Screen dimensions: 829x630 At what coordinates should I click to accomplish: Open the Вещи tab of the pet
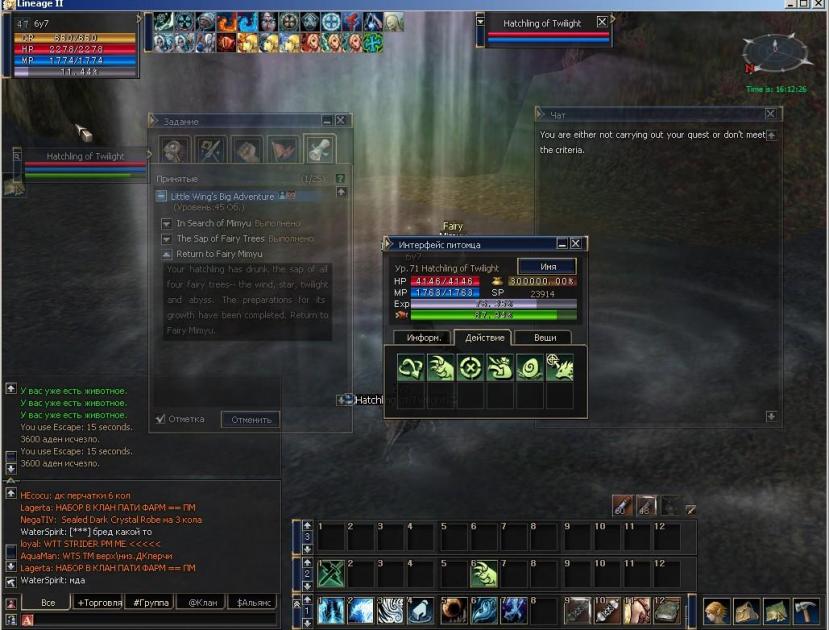(544, 338)
